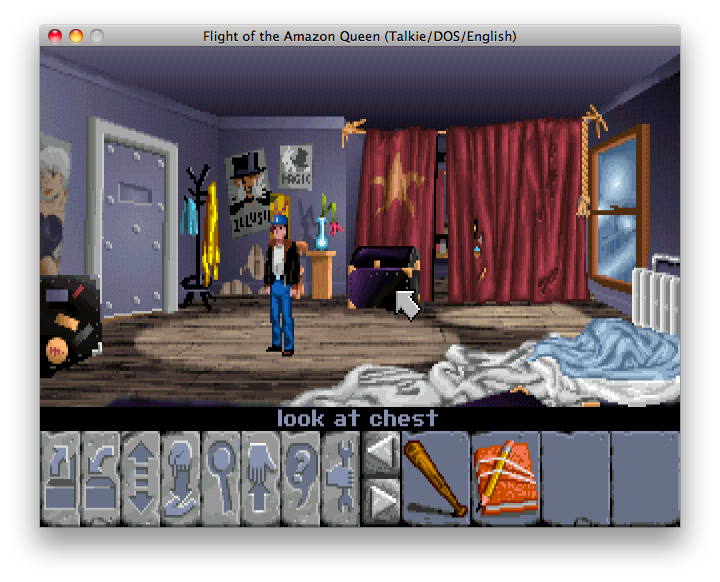Close the window with the red button
The height and width of the screenshot is (582, 720).
point(55,36)
